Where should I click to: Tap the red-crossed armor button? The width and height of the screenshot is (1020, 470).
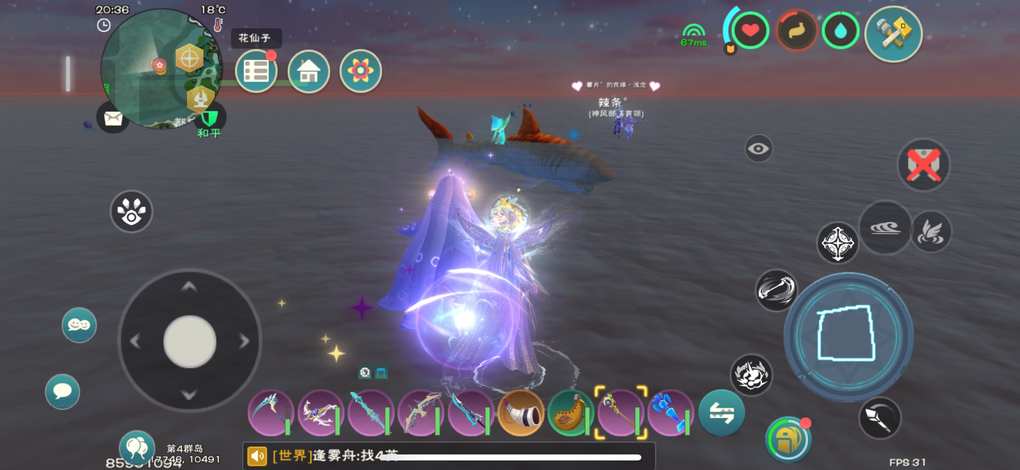pos(923,164)
